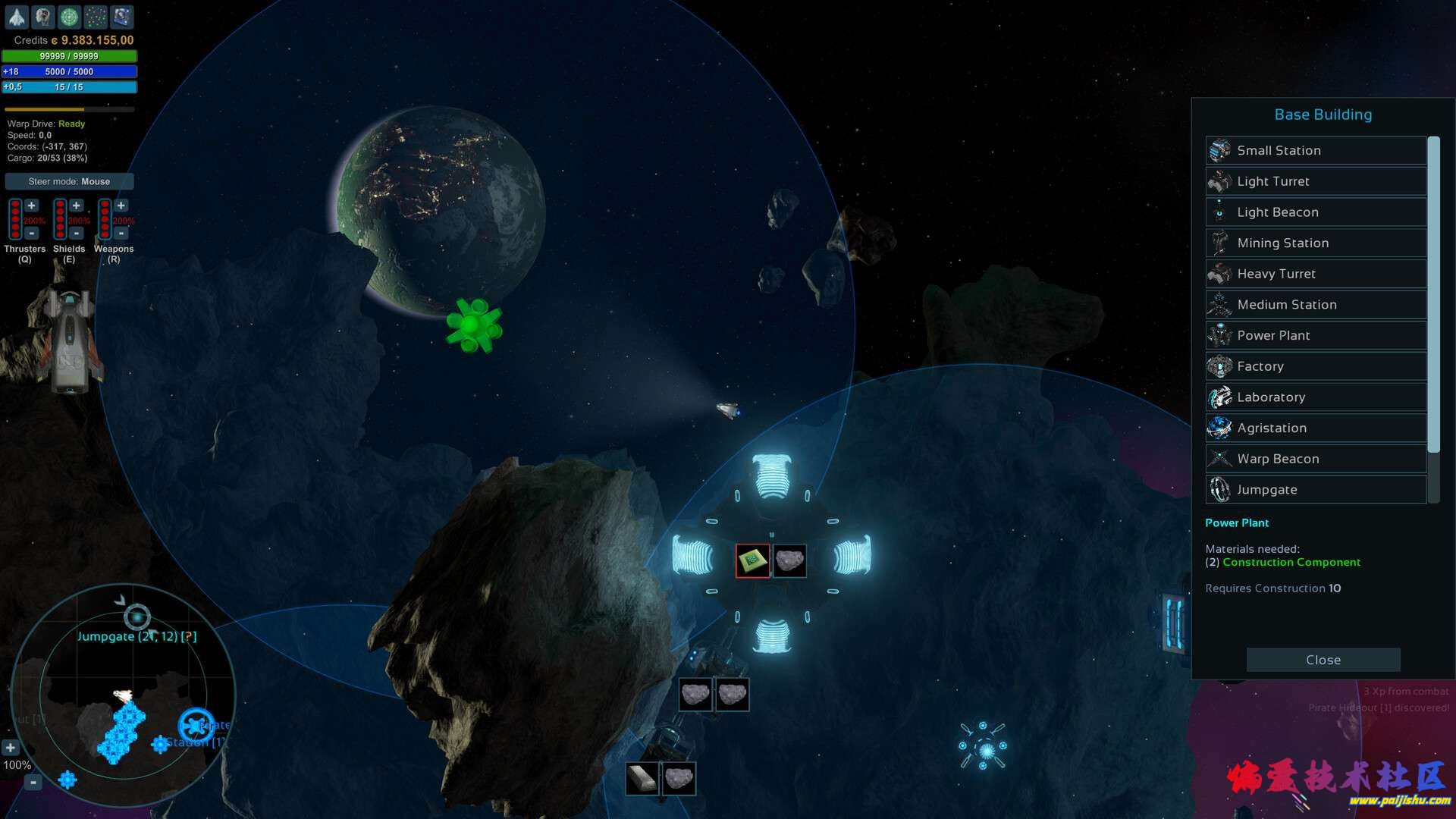Increase Thrusters power with the plus button
Image resolution: width=1456 pixels, height=819 pixels.
coord(32,206)
